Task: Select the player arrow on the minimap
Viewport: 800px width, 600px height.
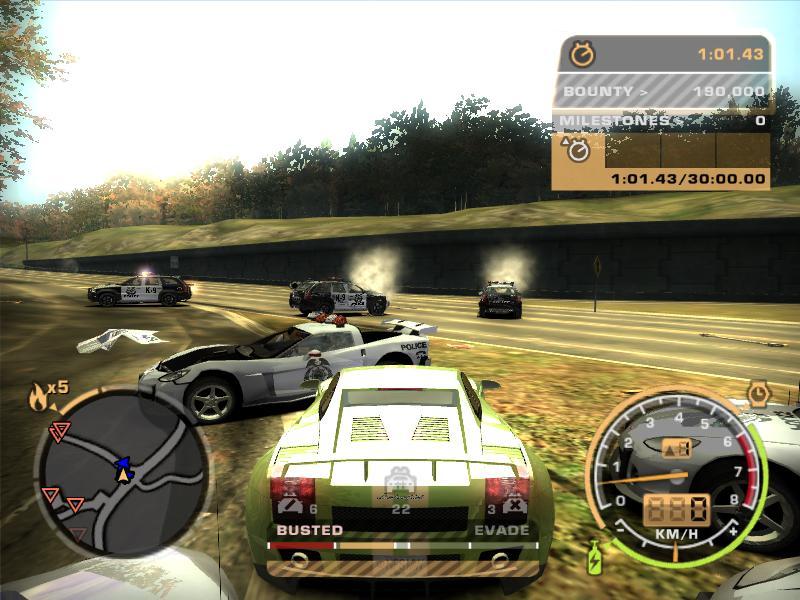Action: [123, 468]
